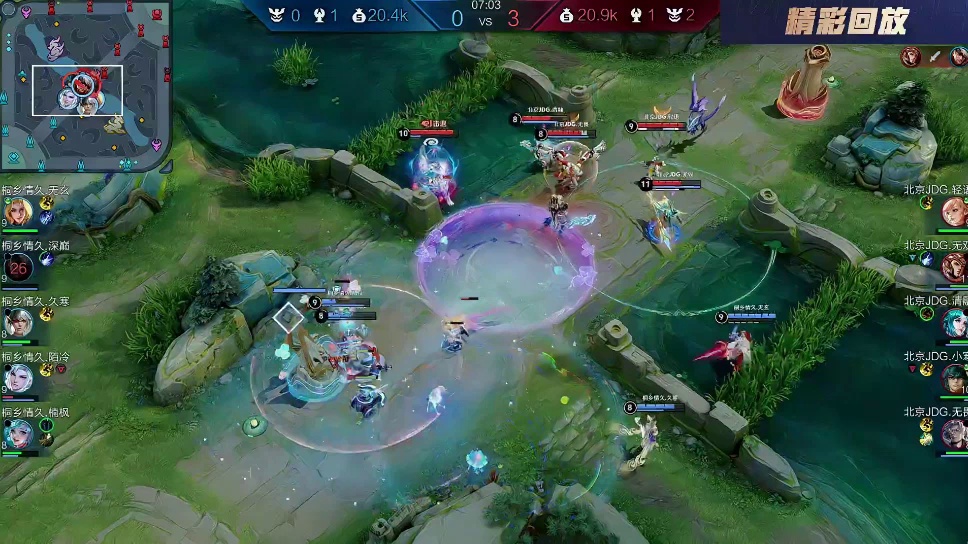Choose player 桐乡情久.楠枫 portrait

pyautogui.click(x=18, y=433)
